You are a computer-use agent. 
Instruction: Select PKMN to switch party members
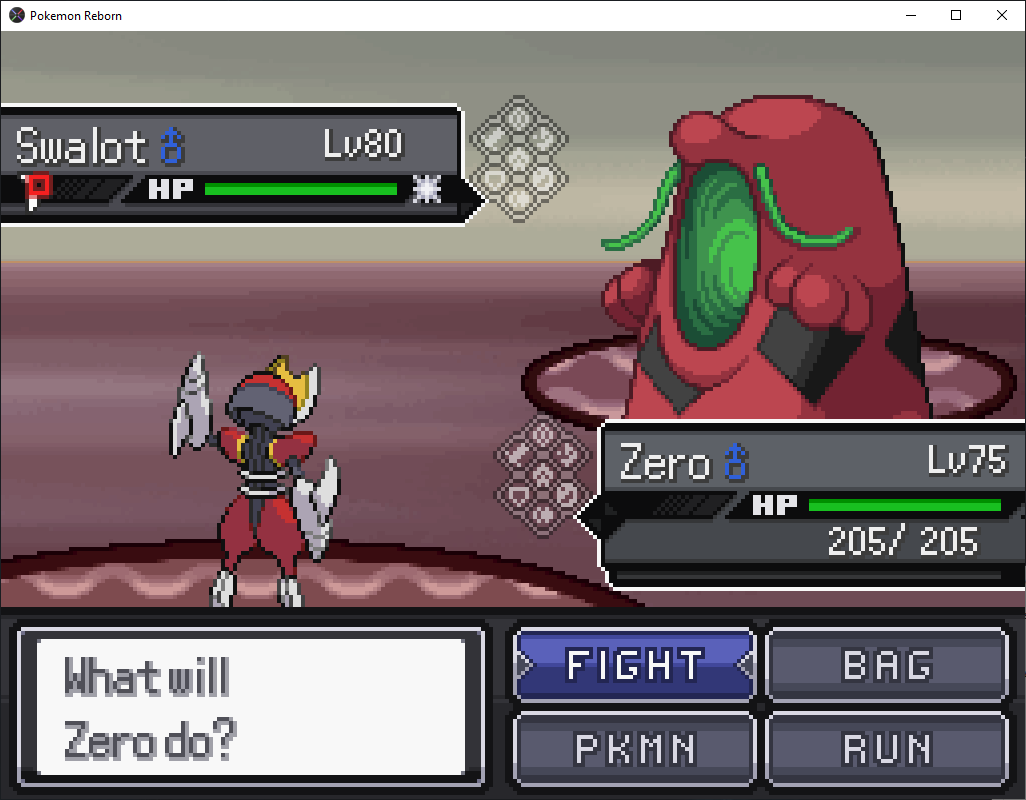click(634, 748)
